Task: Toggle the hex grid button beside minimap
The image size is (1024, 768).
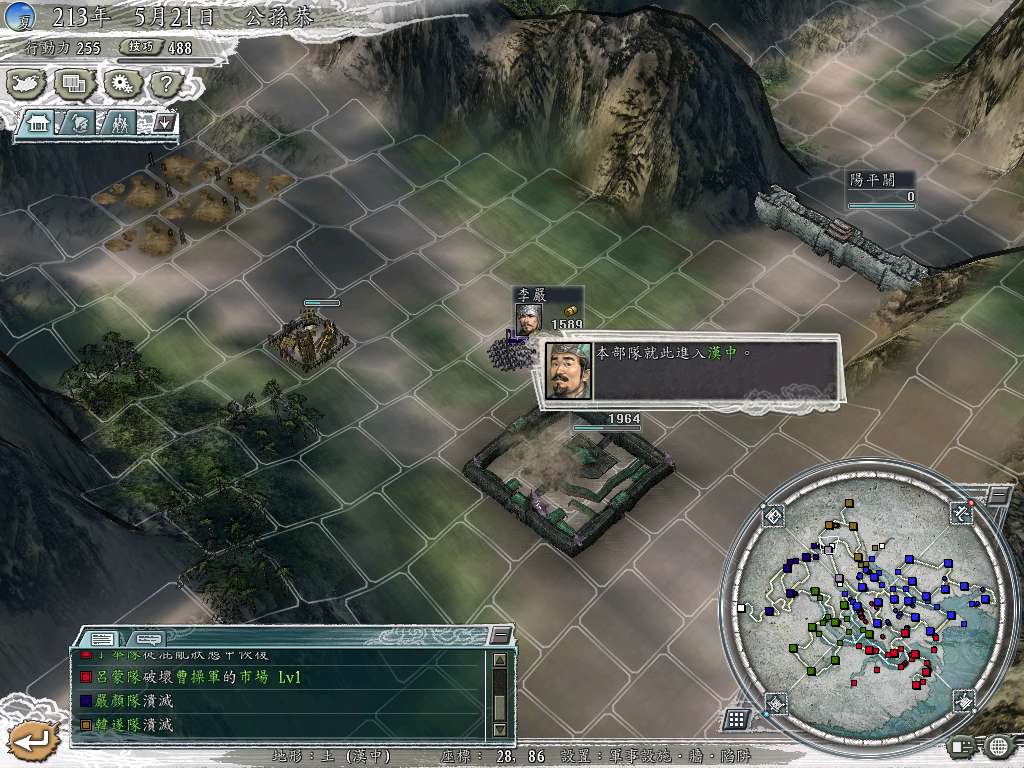Action: pyautogui.click(x=736, y=719)
